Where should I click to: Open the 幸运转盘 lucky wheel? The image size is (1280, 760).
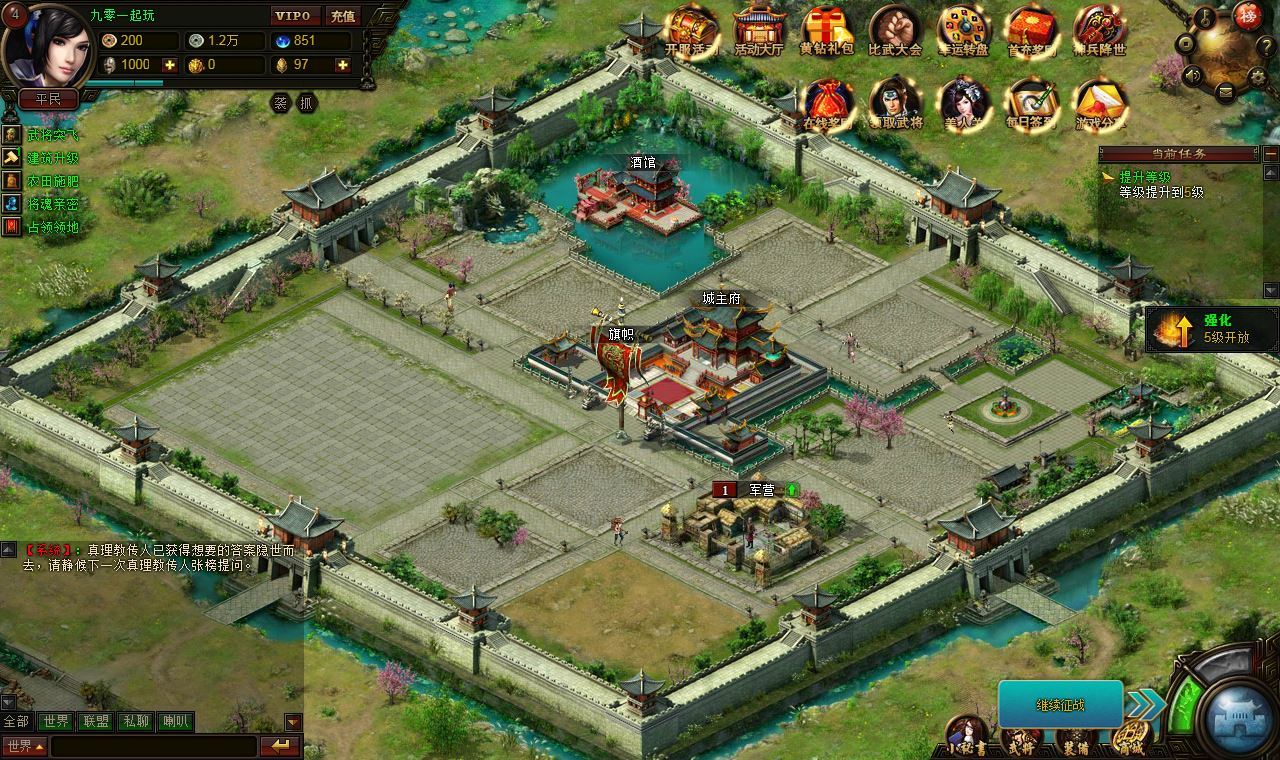[x=962, y=30]
